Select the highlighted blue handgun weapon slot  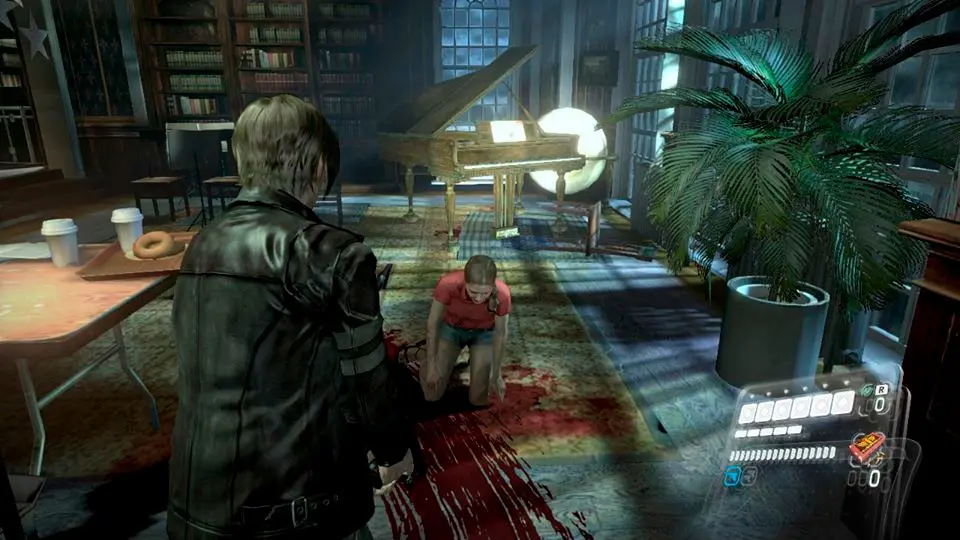click(x=733, y=476)
